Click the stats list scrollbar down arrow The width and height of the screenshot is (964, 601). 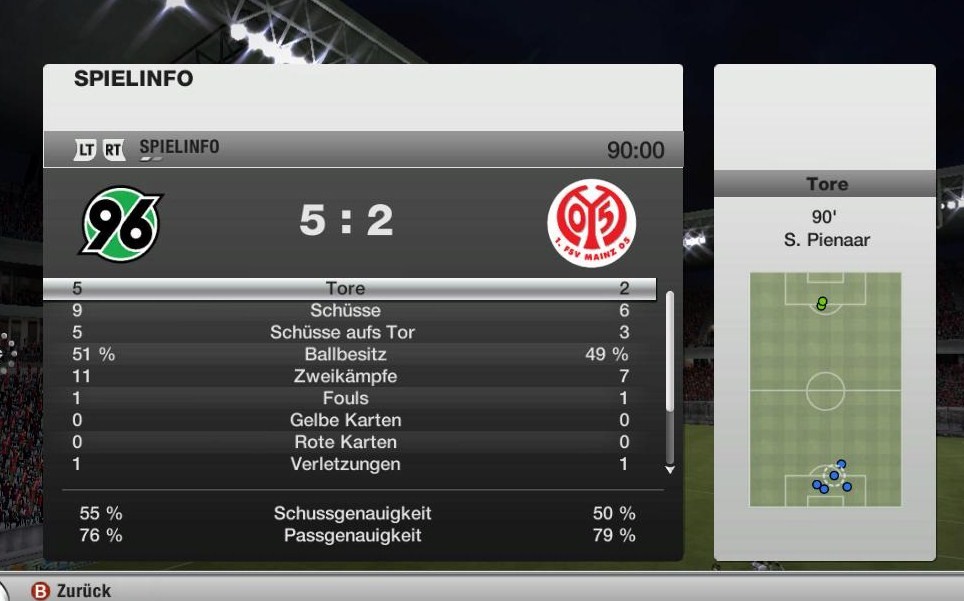[670, 469]
